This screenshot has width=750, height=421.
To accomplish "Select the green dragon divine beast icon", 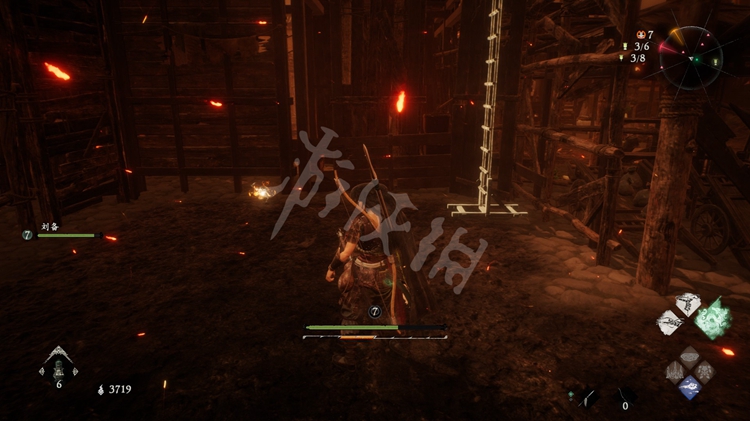I will pyautogui.click(x=714, y=318).
